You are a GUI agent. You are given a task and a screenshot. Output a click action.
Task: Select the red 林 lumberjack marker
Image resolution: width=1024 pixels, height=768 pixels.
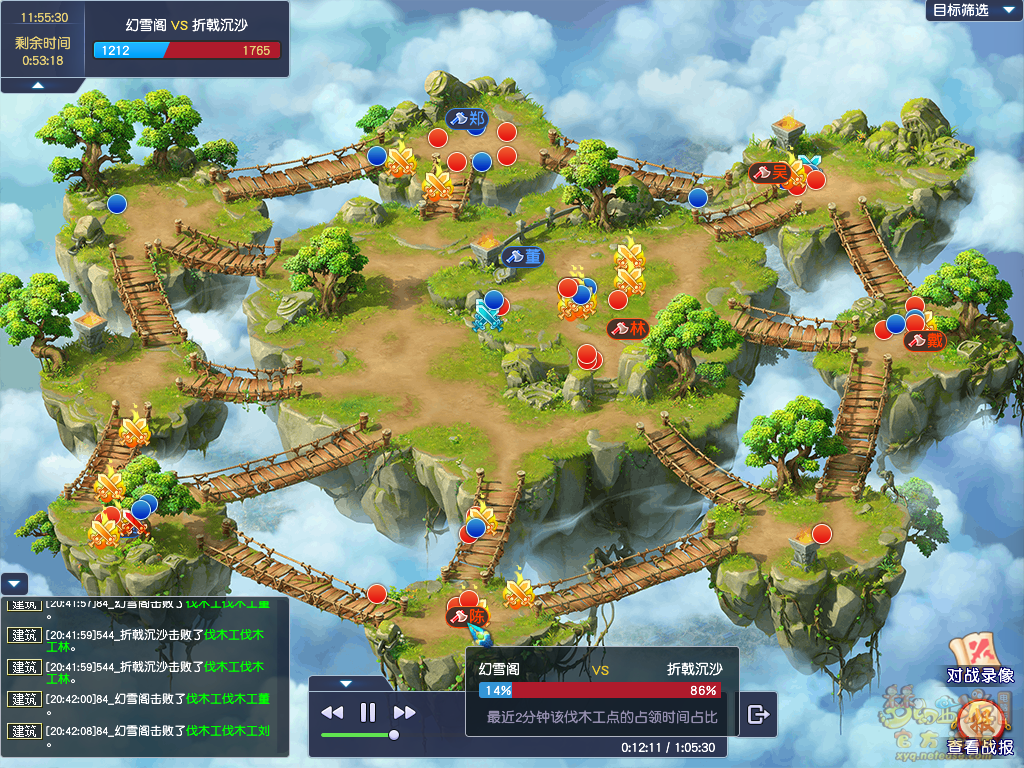[x=628, y=328]
